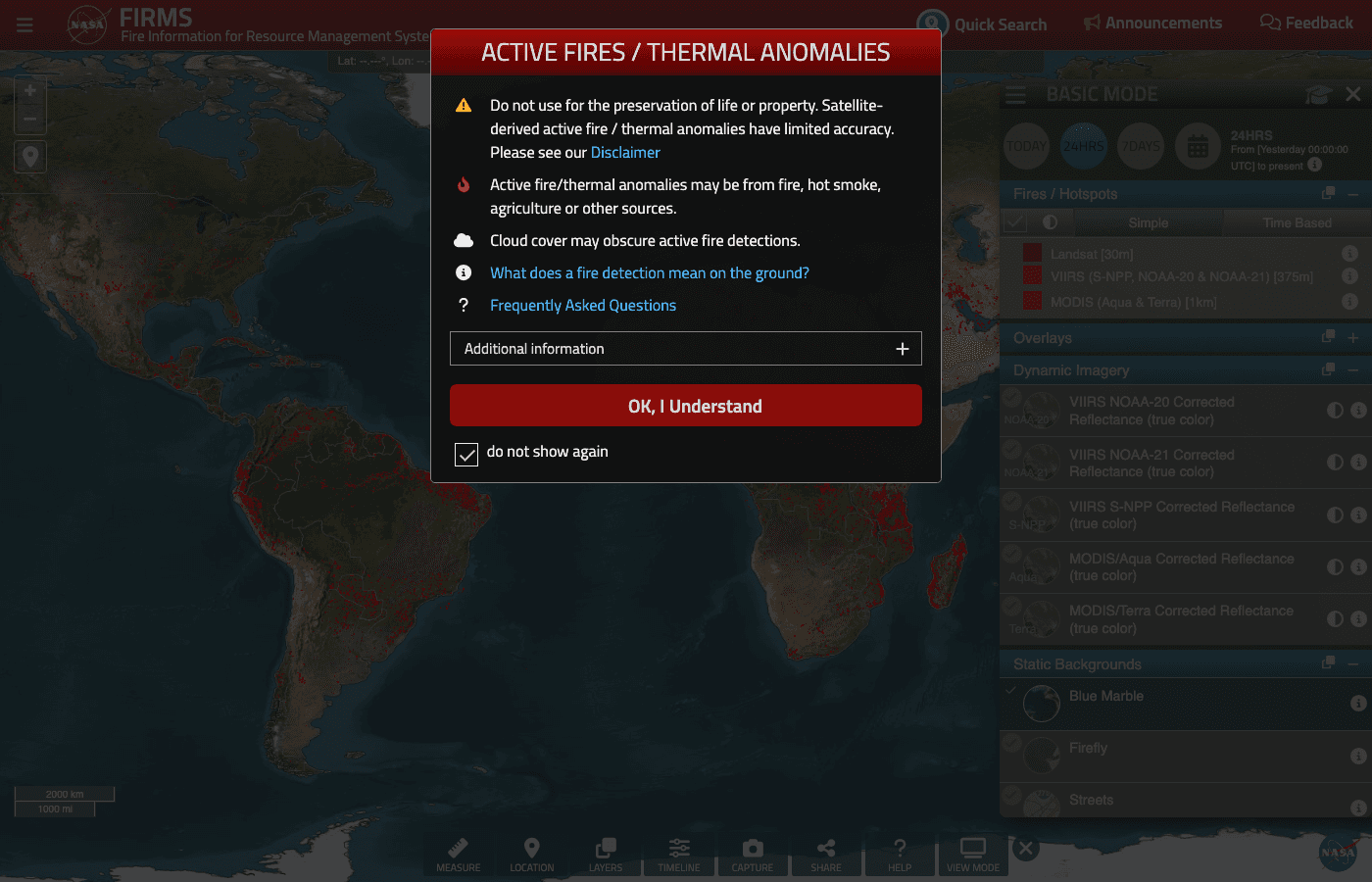
Task: Uncheck the do not show again checkbox
Action: 466,454
